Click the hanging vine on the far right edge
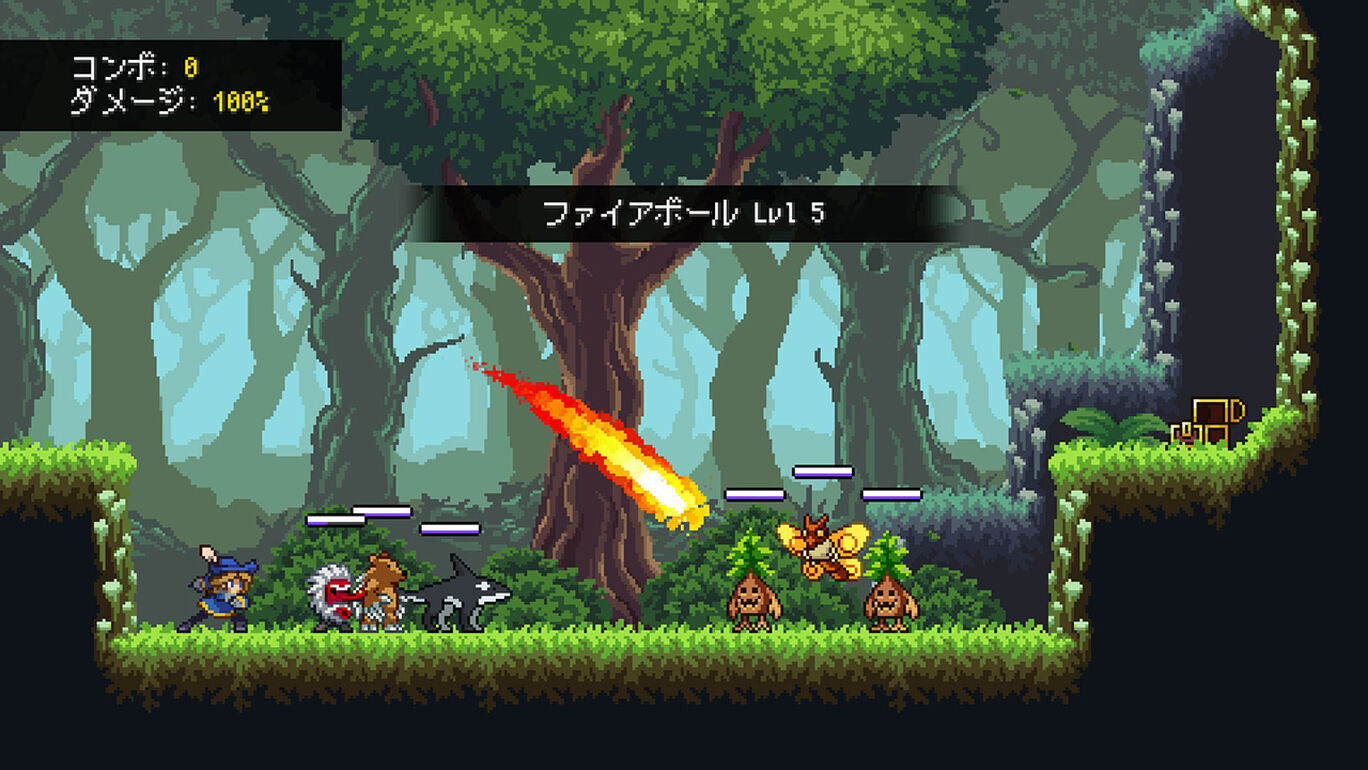Viewport: 1368px width, 770px height. coord(1302,250)
